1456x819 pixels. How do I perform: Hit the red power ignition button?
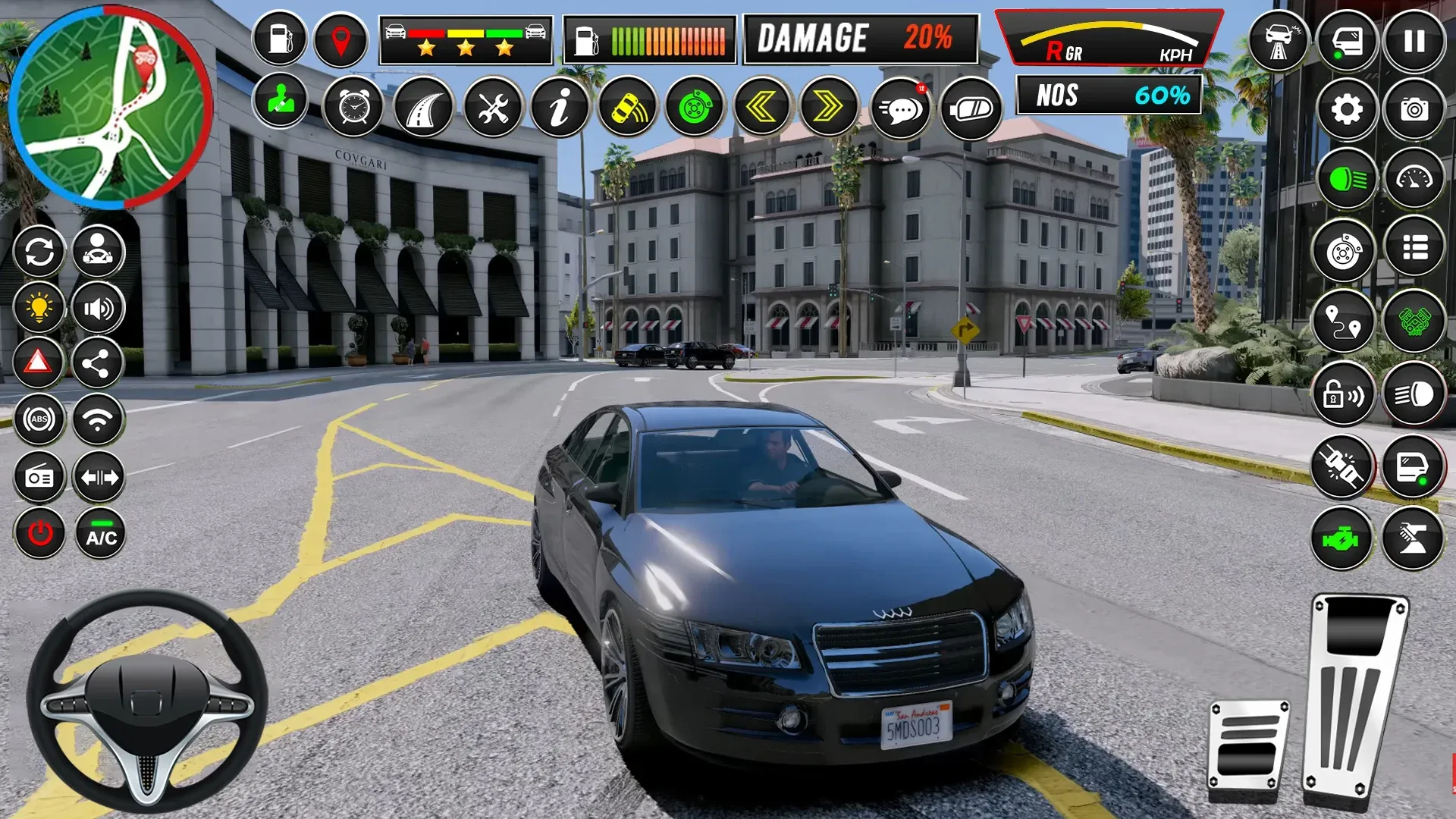[40, 533]
